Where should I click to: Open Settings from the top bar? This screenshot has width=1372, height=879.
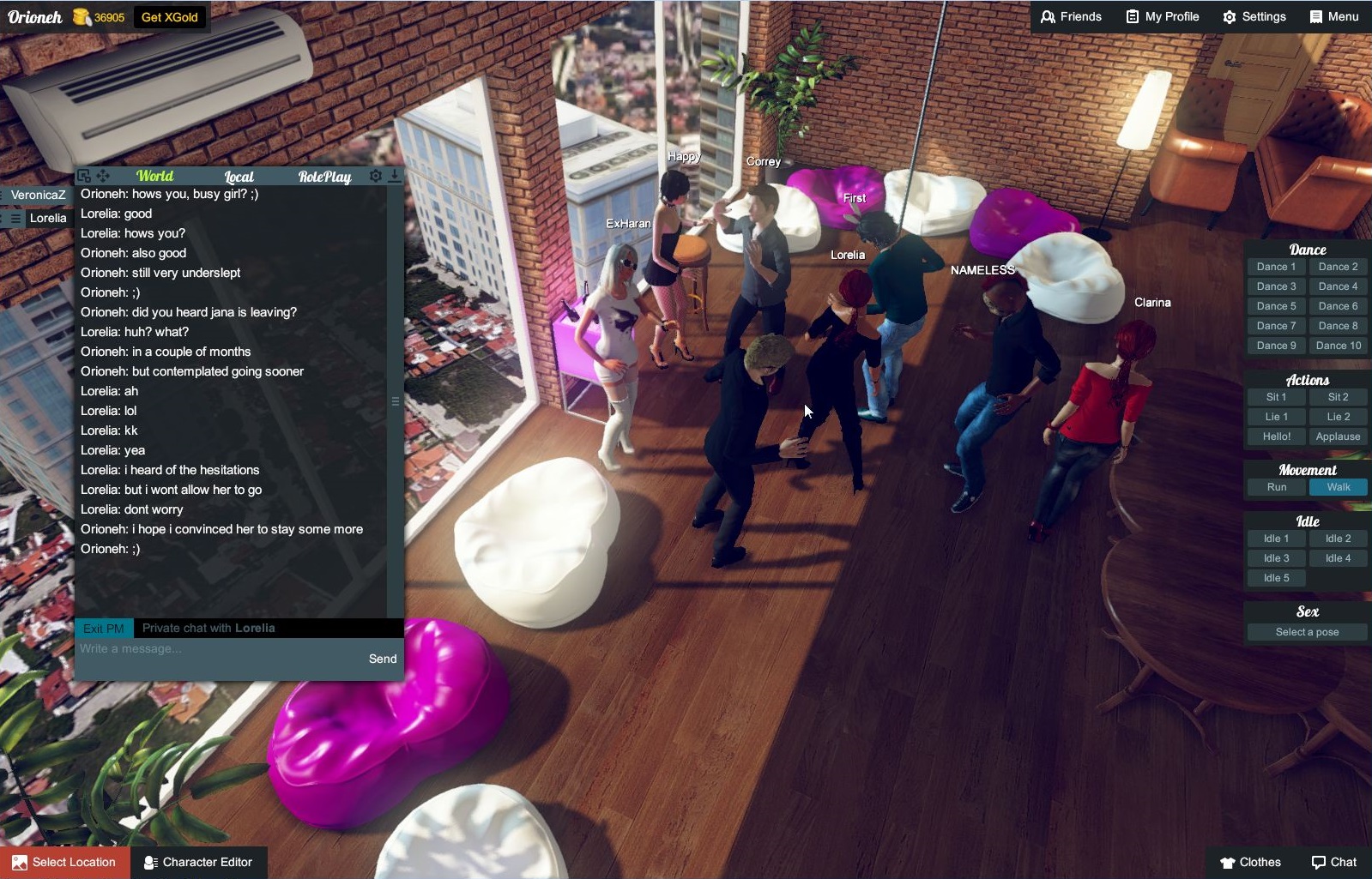[x=1254, y=16]
